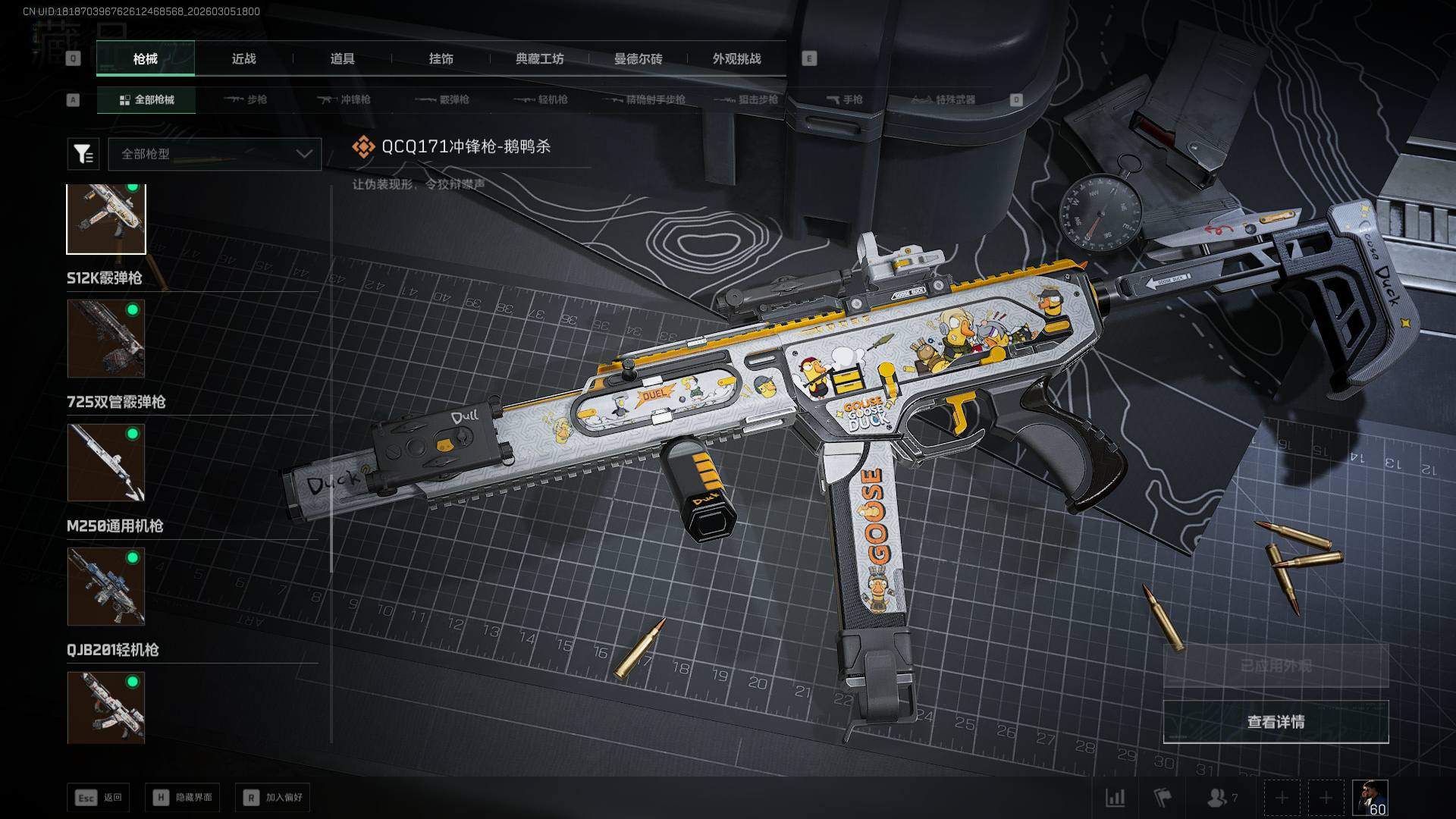
Task: Switch to the 外观挑战 tab
Action: pos(736,58)
